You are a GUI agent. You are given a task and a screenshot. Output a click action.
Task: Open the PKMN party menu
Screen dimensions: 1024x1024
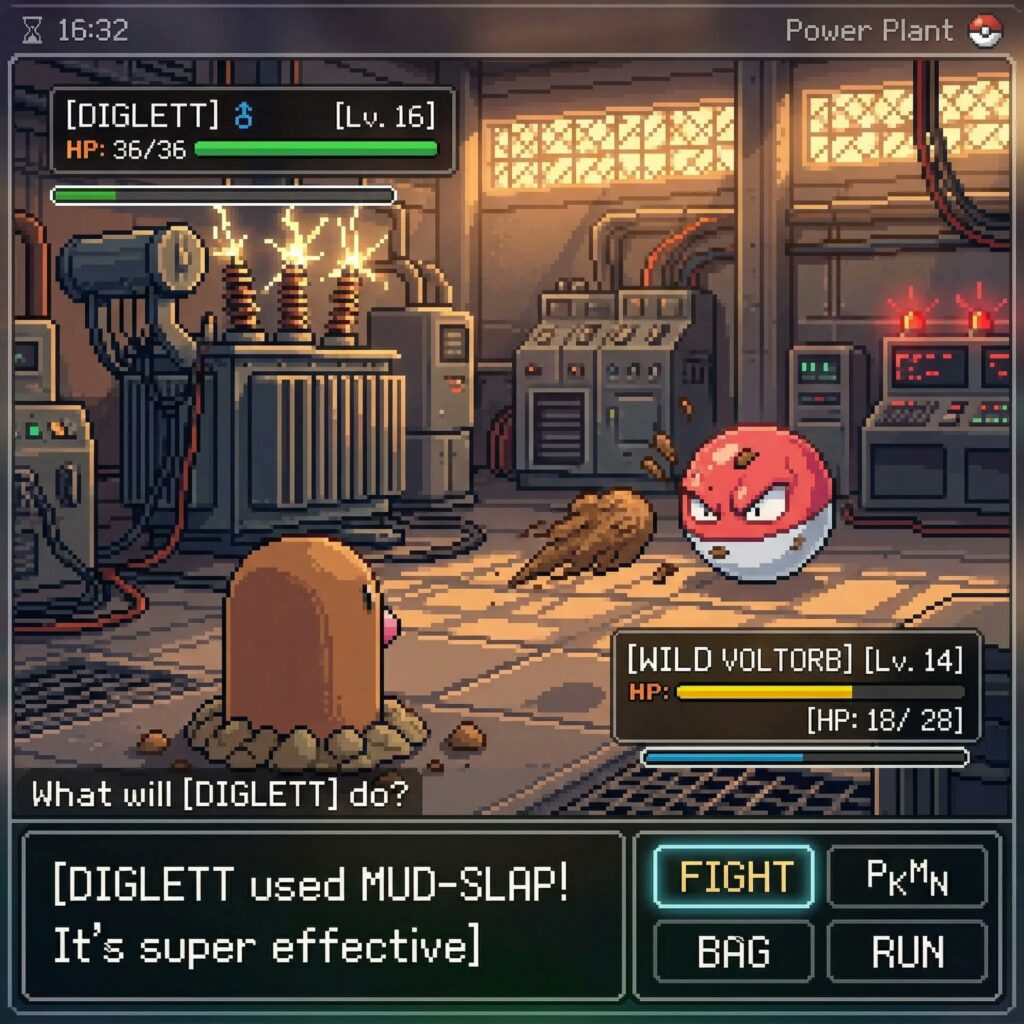click(x=907, y=876)
